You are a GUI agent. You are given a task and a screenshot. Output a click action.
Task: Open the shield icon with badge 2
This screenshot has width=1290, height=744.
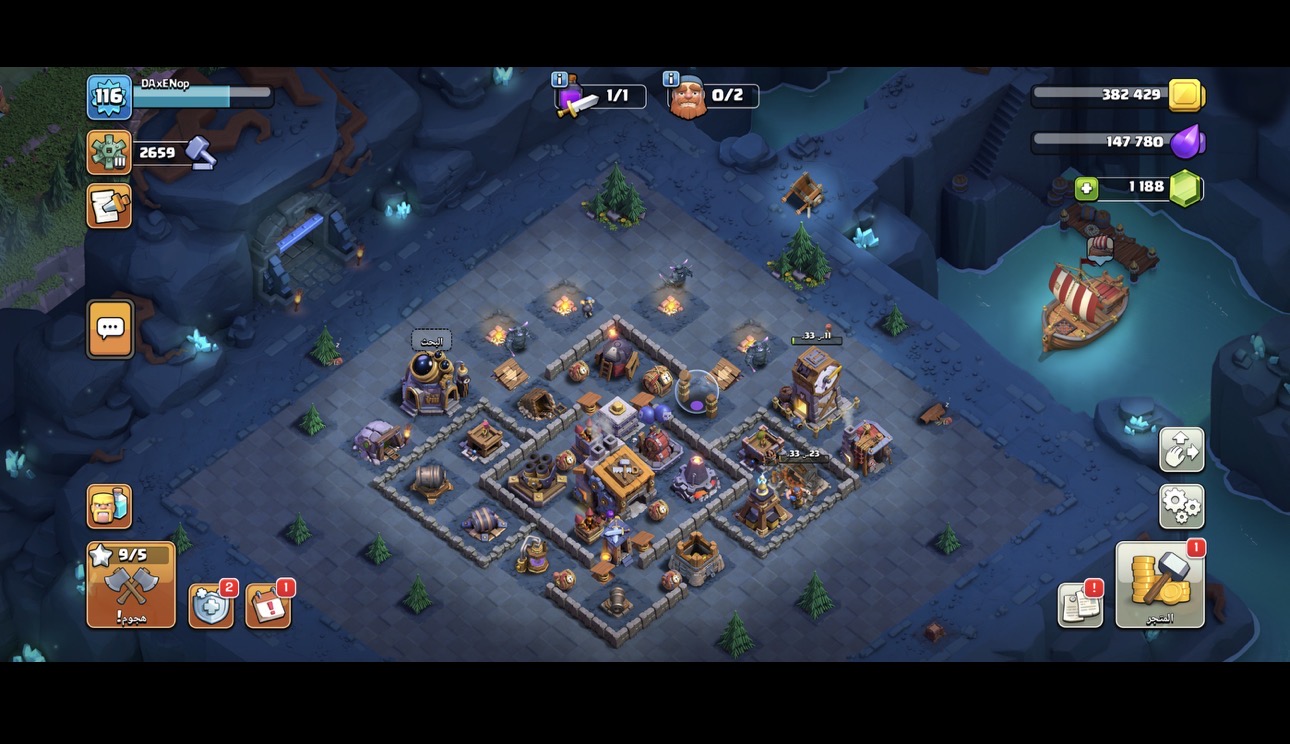(x=211, y=606)
